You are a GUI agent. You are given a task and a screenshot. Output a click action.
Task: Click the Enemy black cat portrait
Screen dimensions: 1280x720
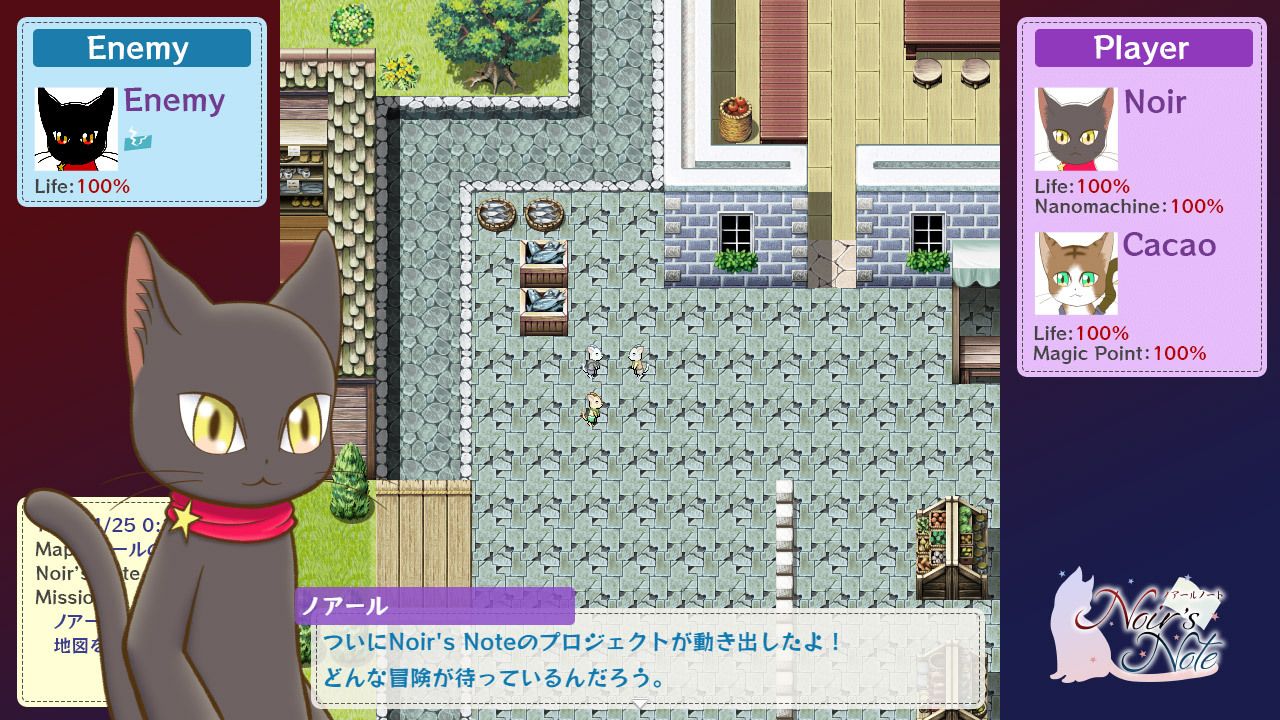coord(76,129)
